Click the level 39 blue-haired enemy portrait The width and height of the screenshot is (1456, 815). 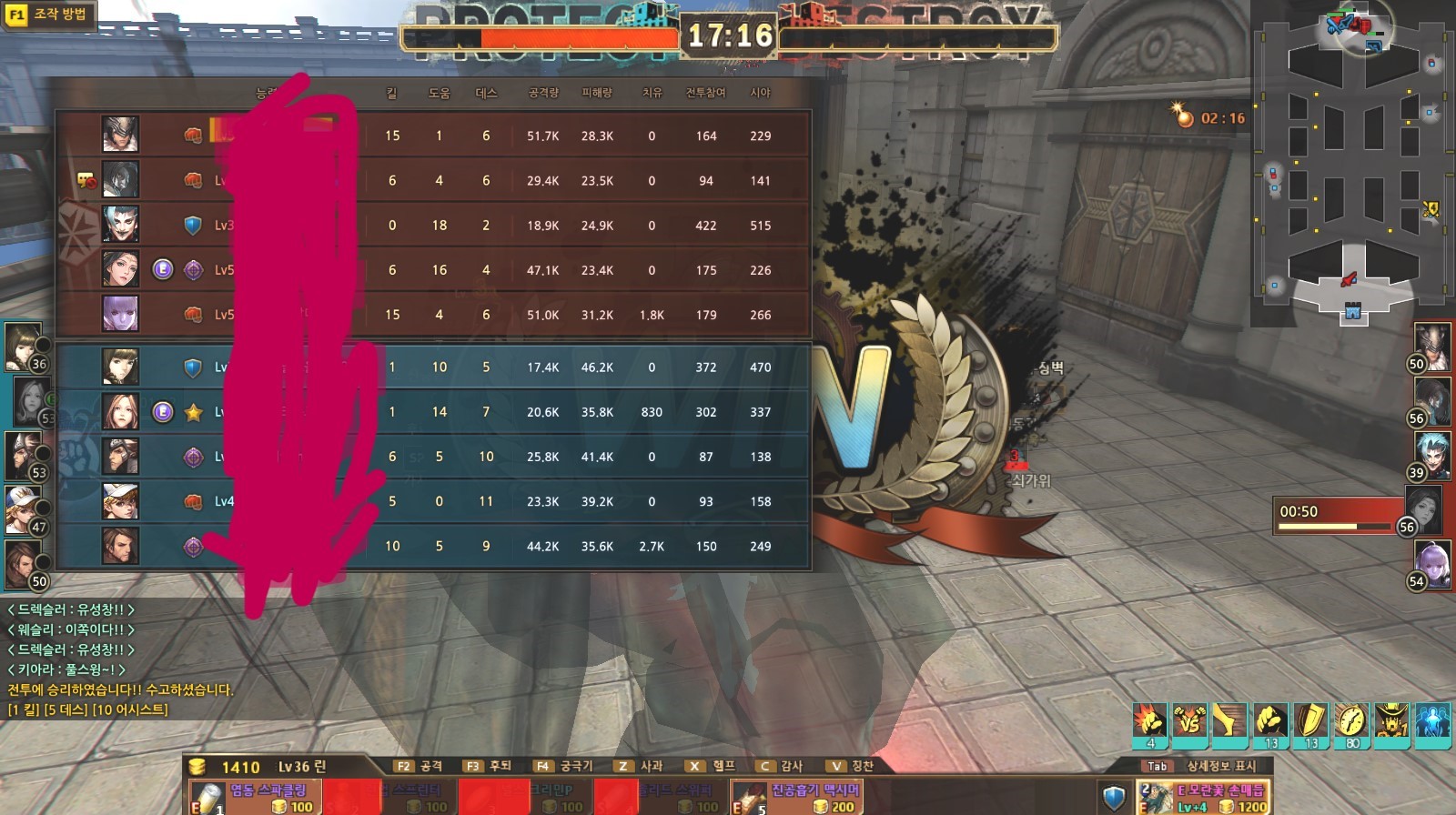pos(1431,454)
